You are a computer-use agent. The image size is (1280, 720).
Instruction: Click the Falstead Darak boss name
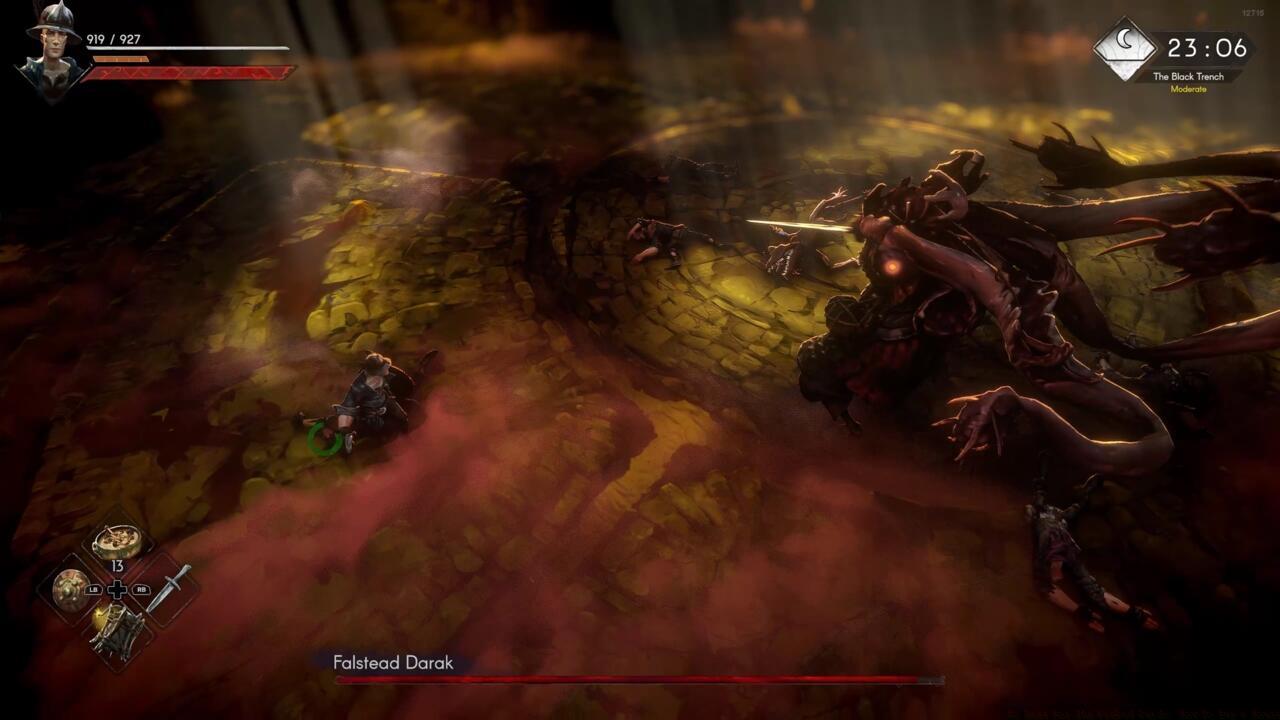coord(392,663)
